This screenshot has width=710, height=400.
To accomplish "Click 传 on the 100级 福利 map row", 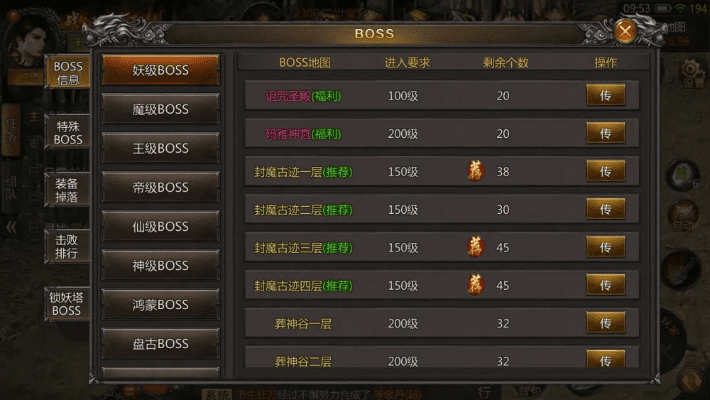I will [605, 95].
